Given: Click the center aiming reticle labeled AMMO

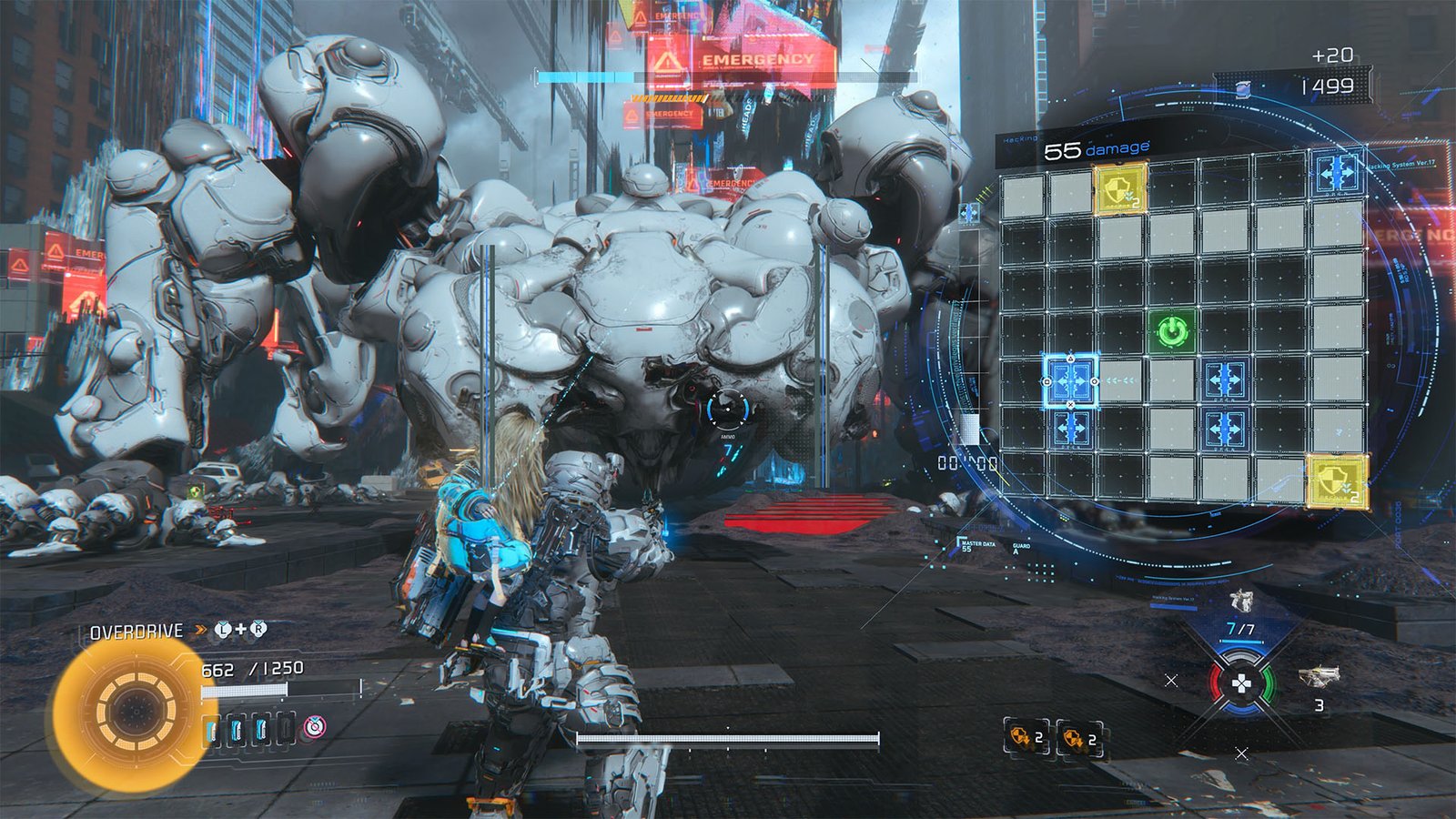Looking at the screenshot, I should point(728,409).
